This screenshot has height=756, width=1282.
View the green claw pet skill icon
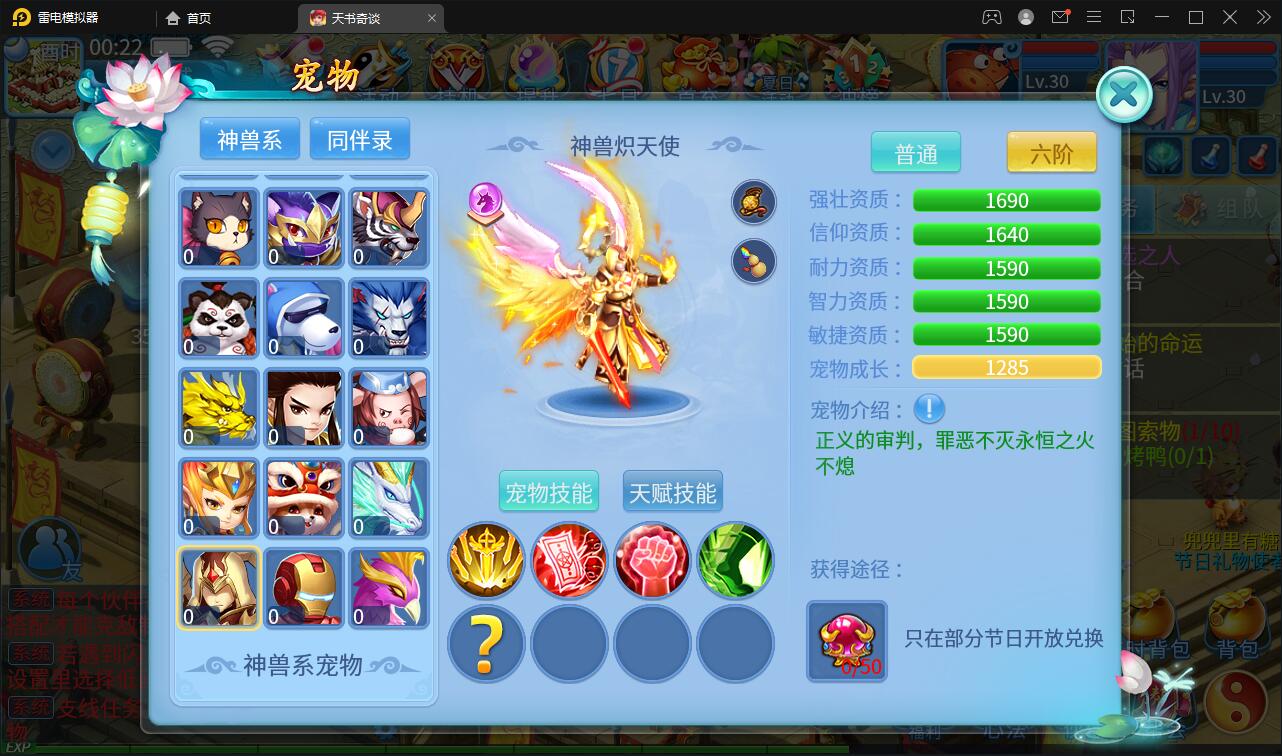(x=735, y=560)
